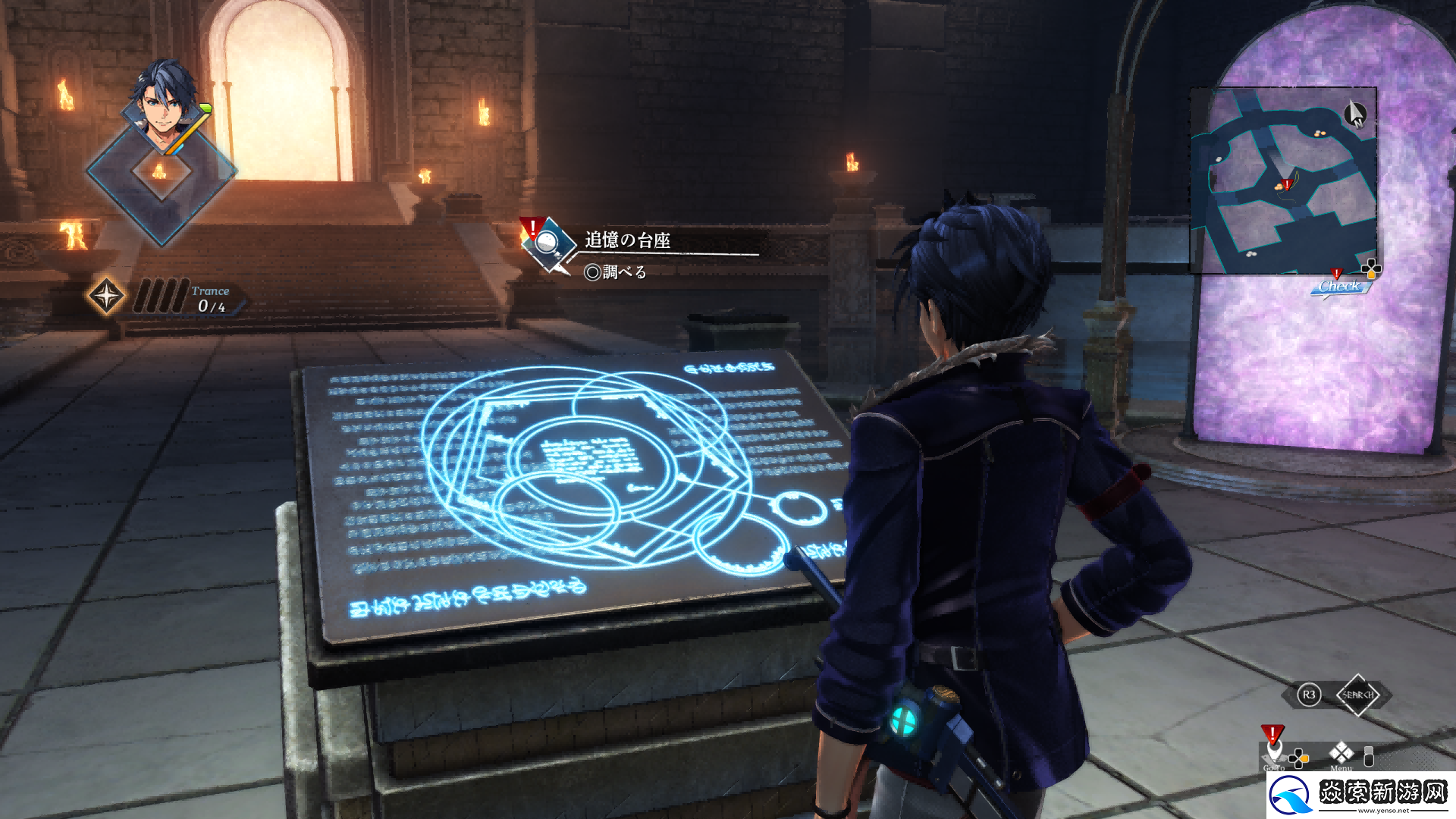Image resolution: width=1456 pixels, height=819 pixels.
Task: Open the Go To destination marker
Action: pyautogui.click(x=1273, y=748)
